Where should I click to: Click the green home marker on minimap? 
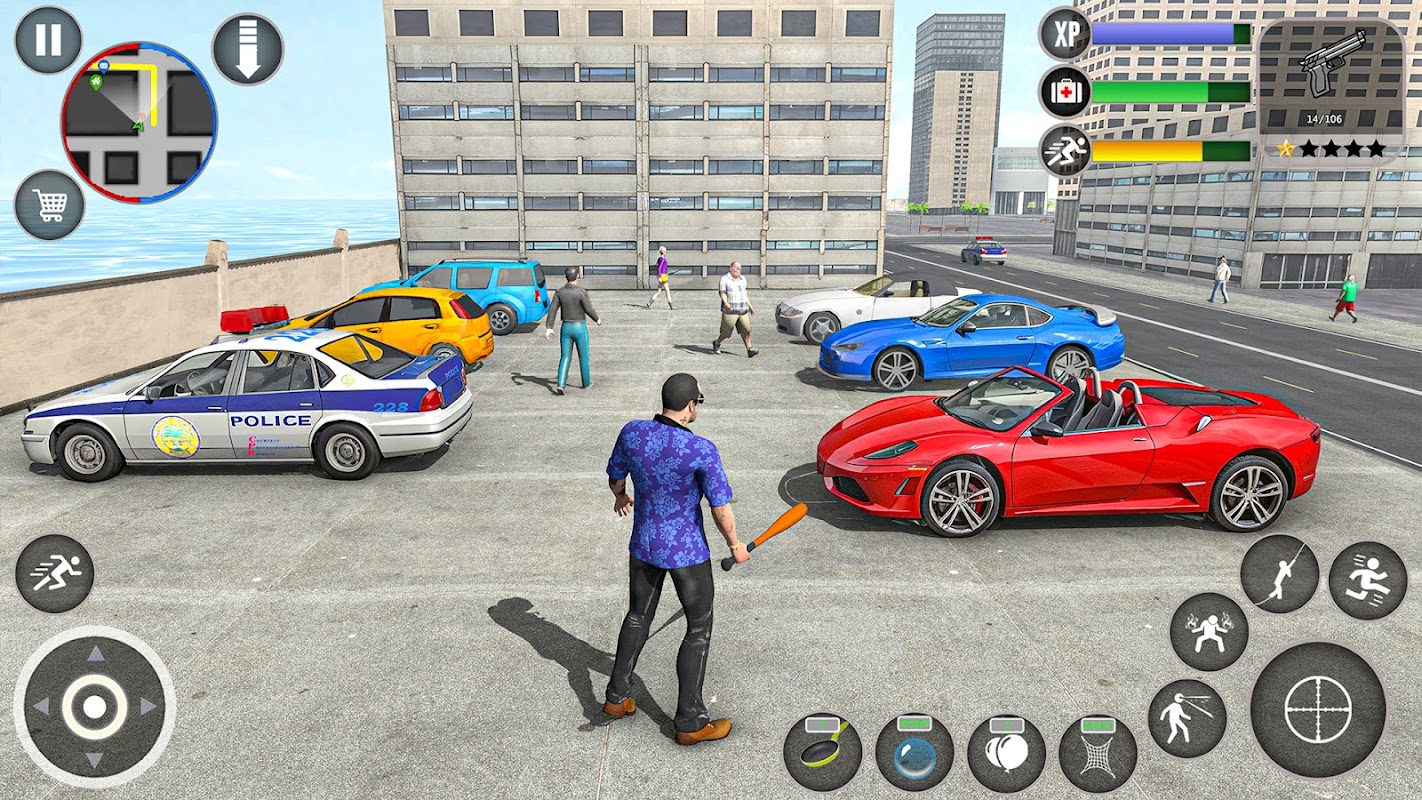[x=96, y=83]
